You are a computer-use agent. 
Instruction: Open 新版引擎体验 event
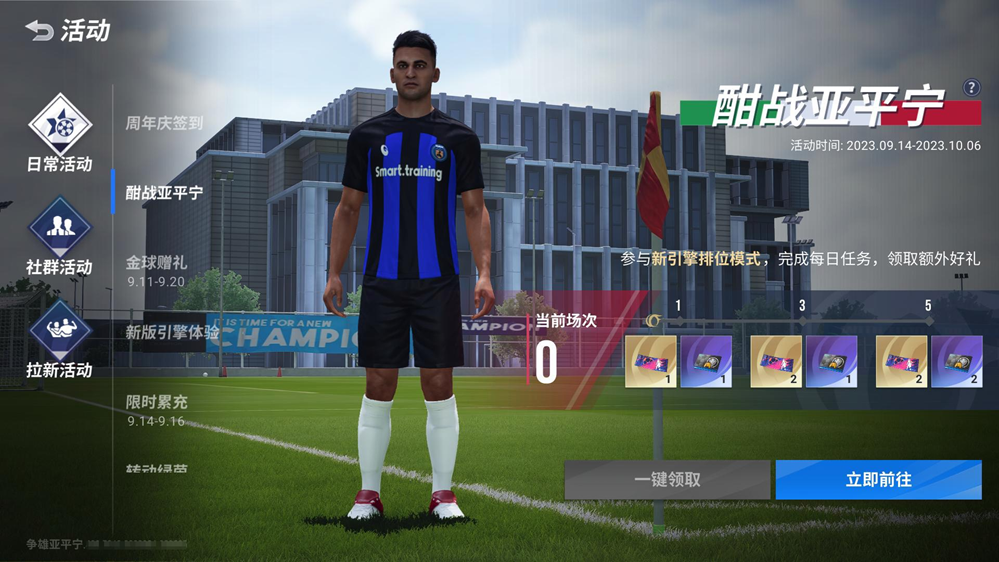click(x=171, y=332)
